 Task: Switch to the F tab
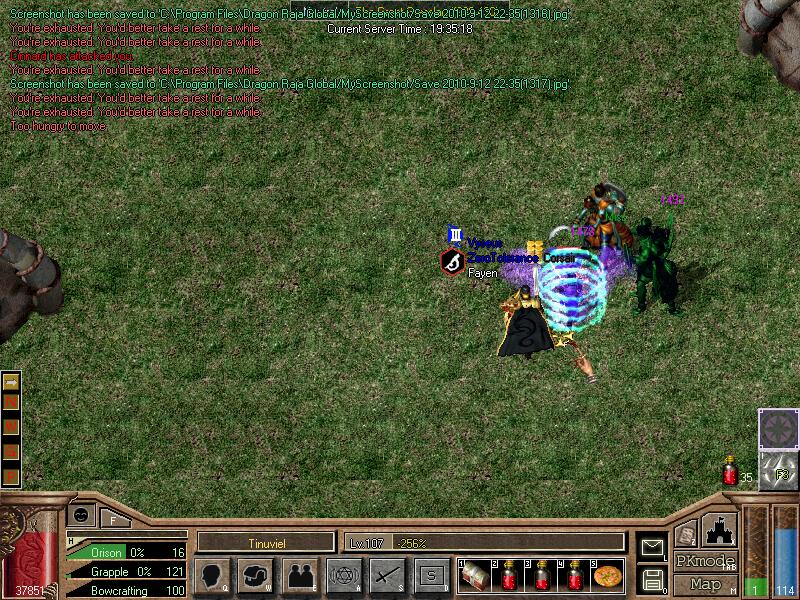[x=113, y=520]
